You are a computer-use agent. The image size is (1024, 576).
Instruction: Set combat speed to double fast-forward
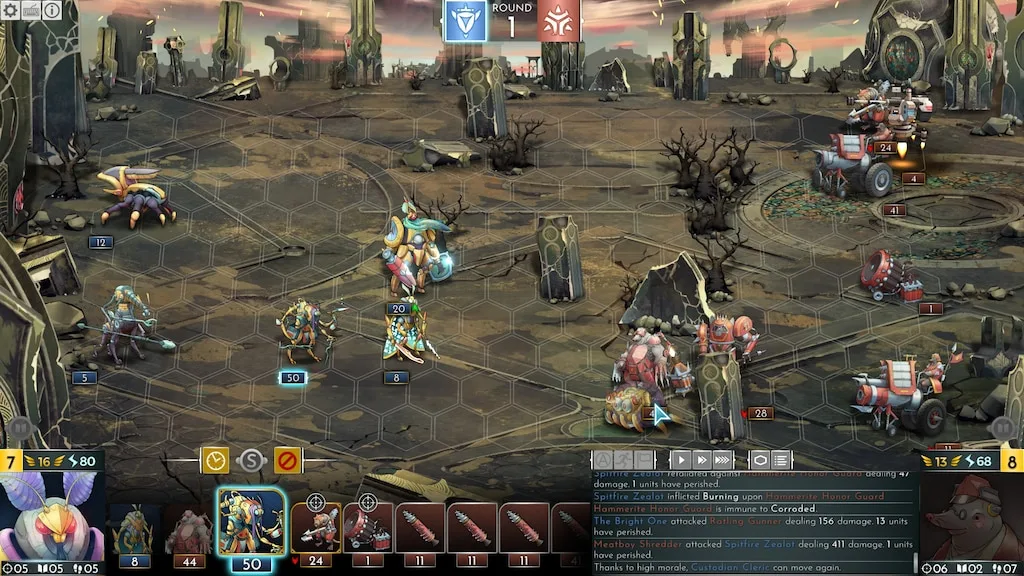[x=701, y=460]
